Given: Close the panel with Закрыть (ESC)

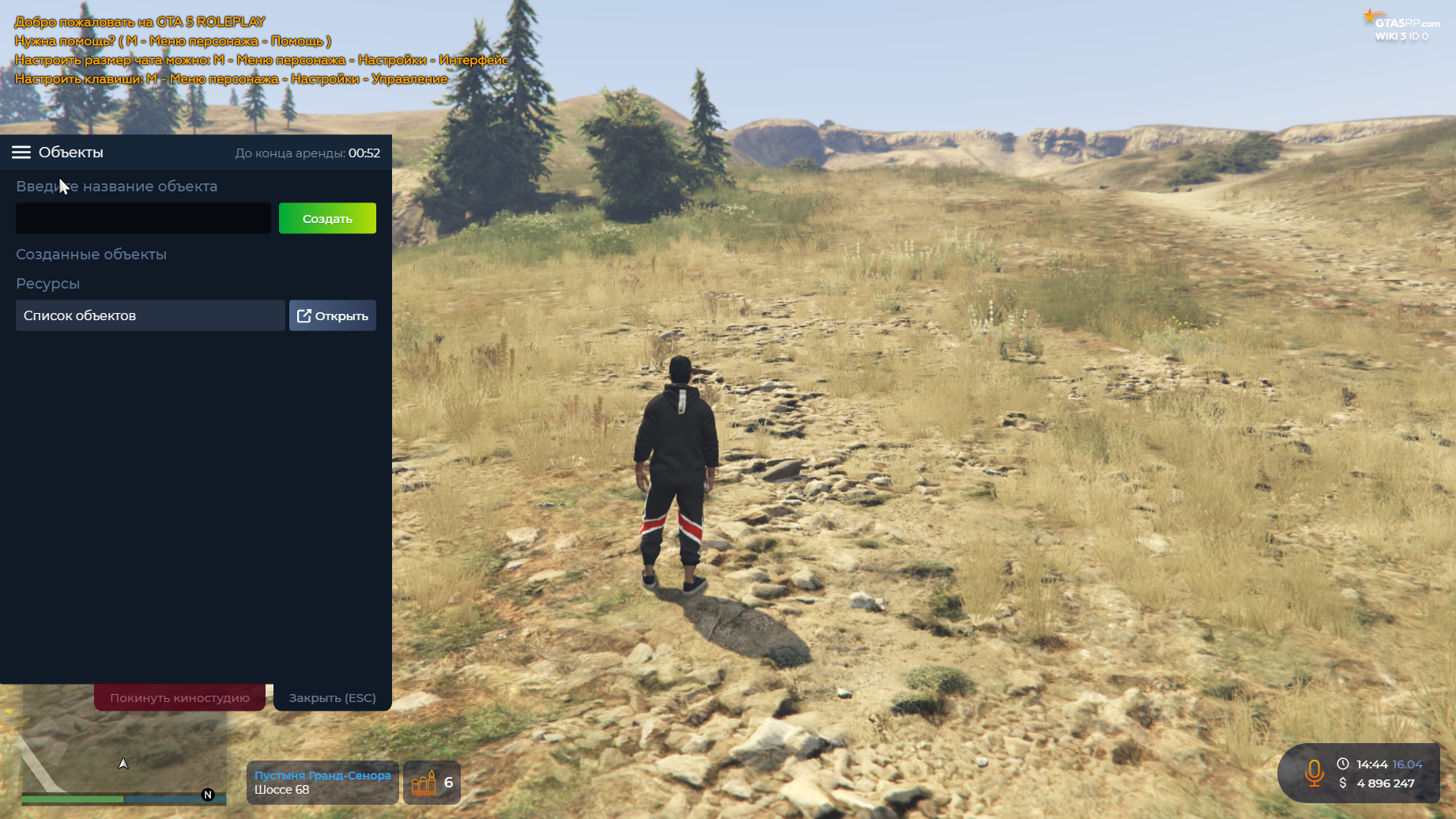Looking at the screenshot, I should click(x=332, y=698).
